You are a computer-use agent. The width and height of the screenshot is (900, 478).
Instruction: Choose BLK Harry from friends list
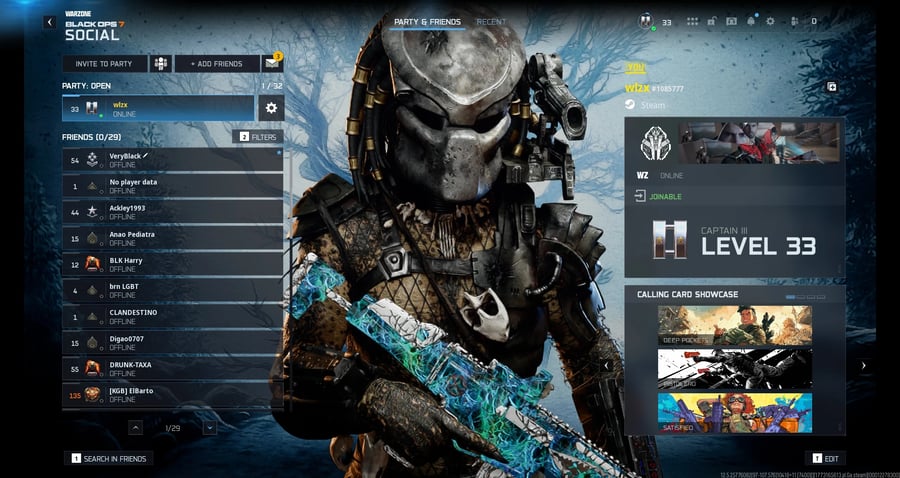point(172,264)
